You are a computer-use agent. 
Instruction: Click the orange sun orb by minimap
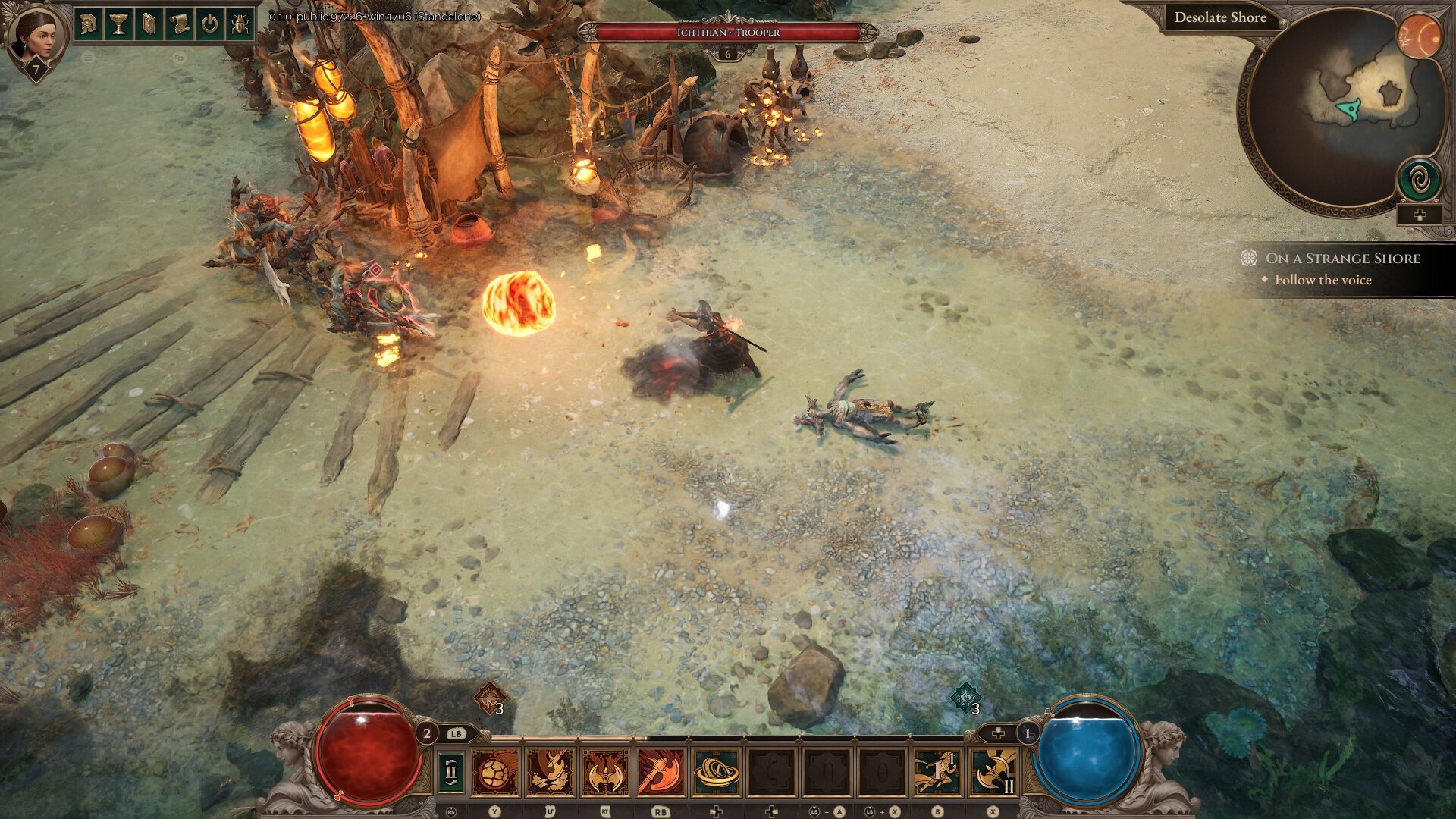(x=1419, y=36)
